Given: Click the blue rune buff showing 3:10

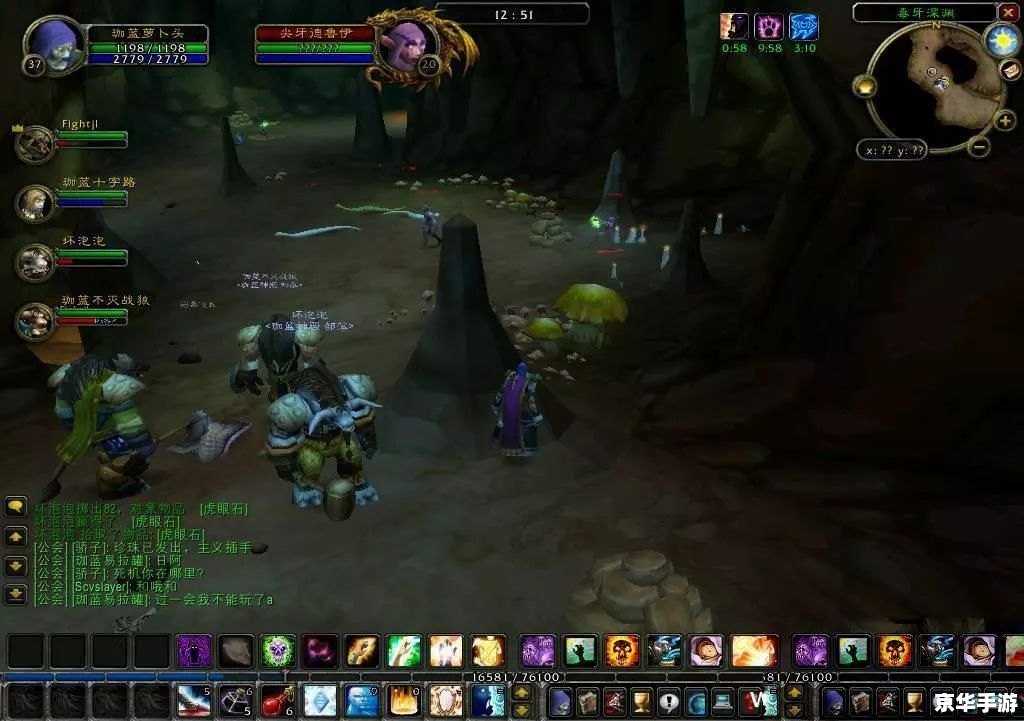Looking at the screenshot, I should 803,27.
